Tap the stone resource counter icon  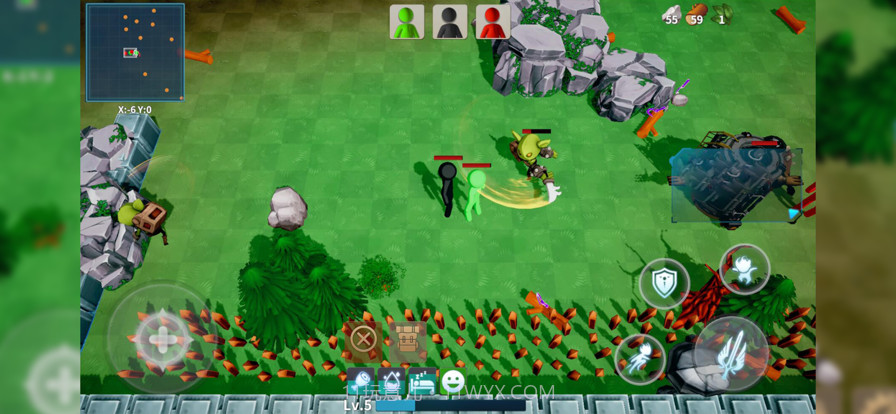[670, 13]
